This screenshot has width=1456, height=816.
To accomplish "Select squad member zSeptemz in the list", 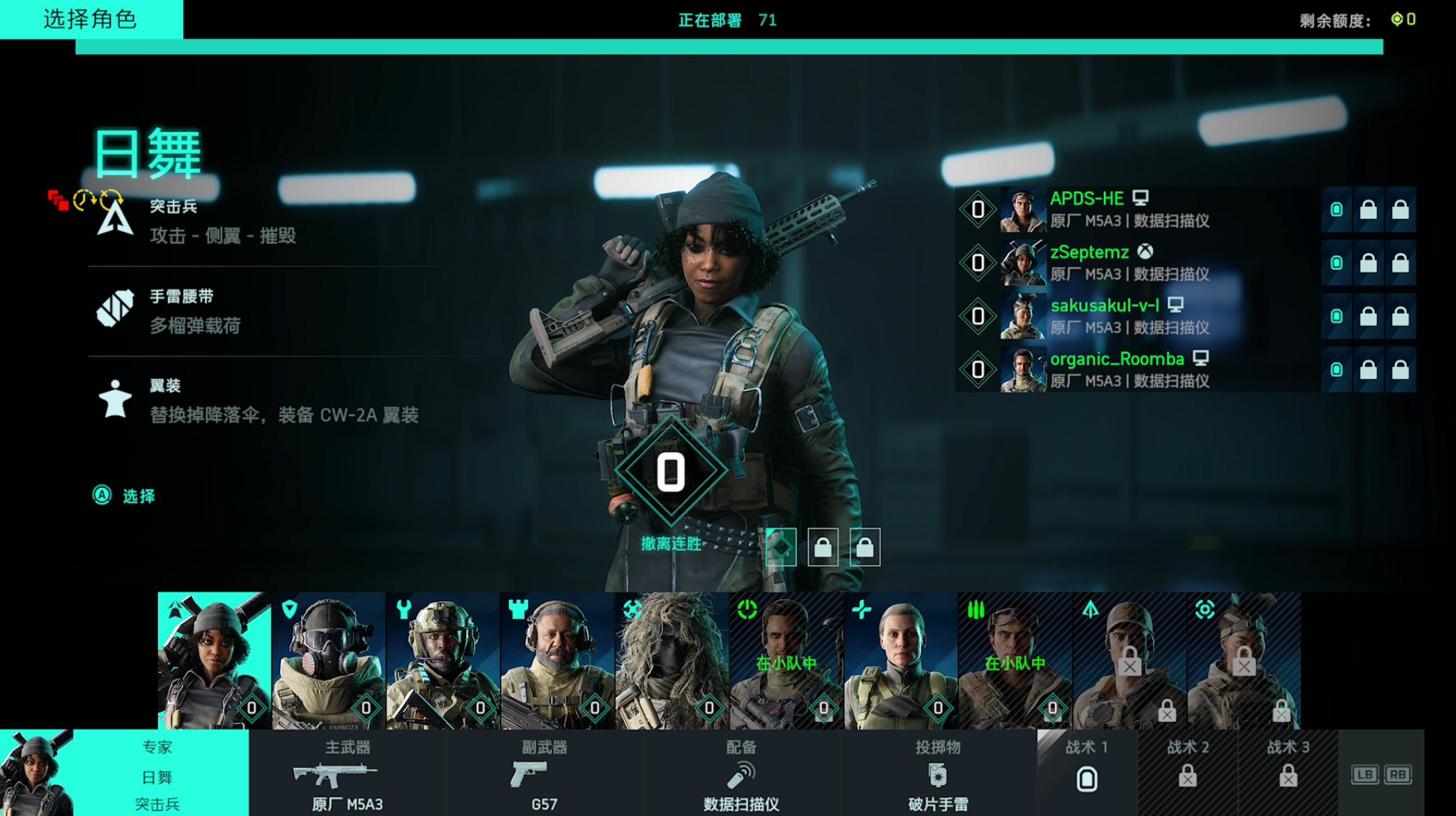I will [x=1135, y=263].
